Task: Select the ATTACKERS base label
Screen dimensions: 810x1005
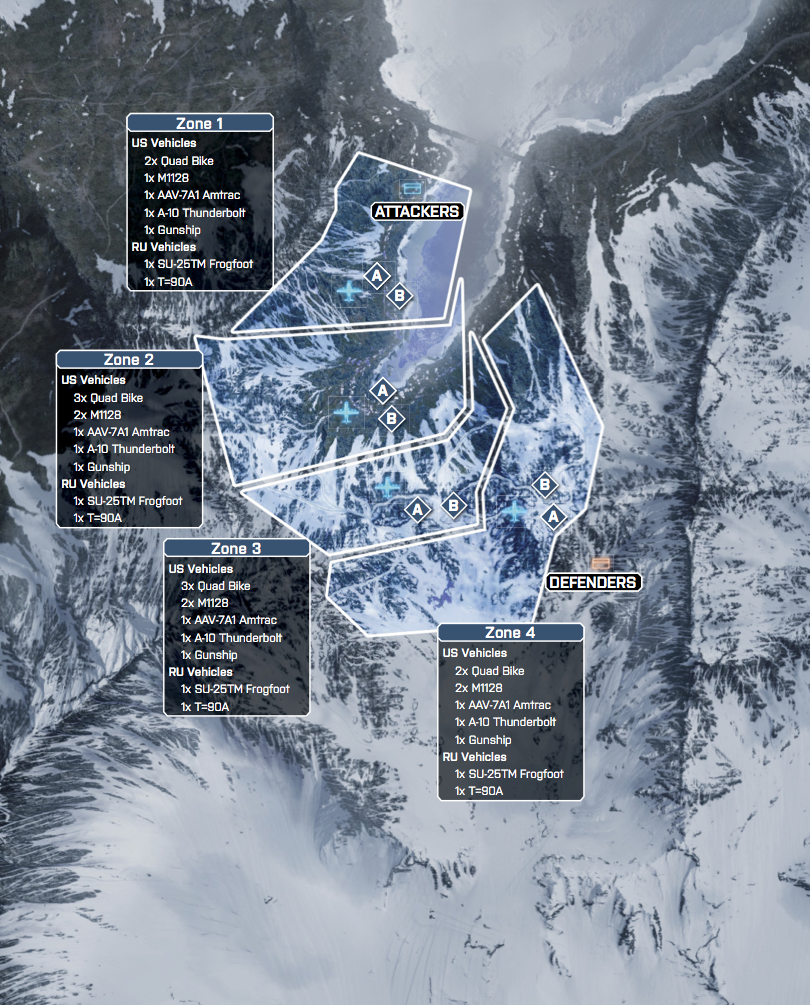Action: click(x=416, y=211)
